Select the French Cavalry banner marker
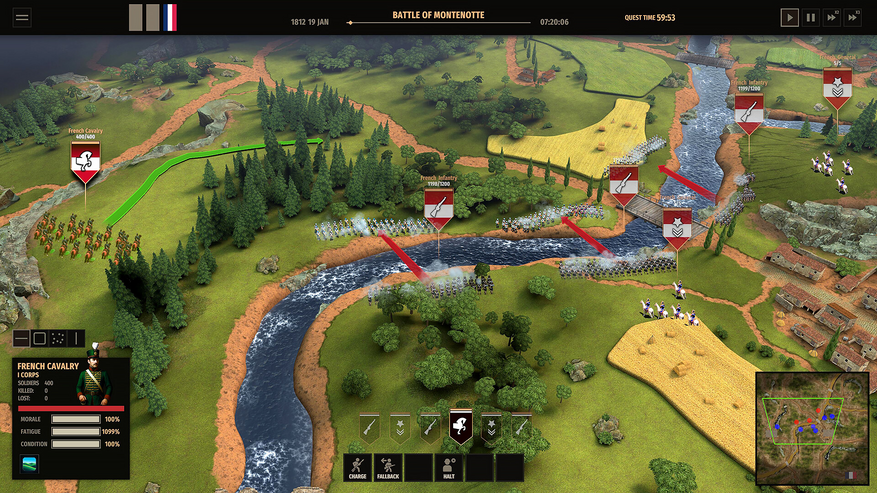Image resolution: width=877 pixels, height=493 pixels. 85,160
